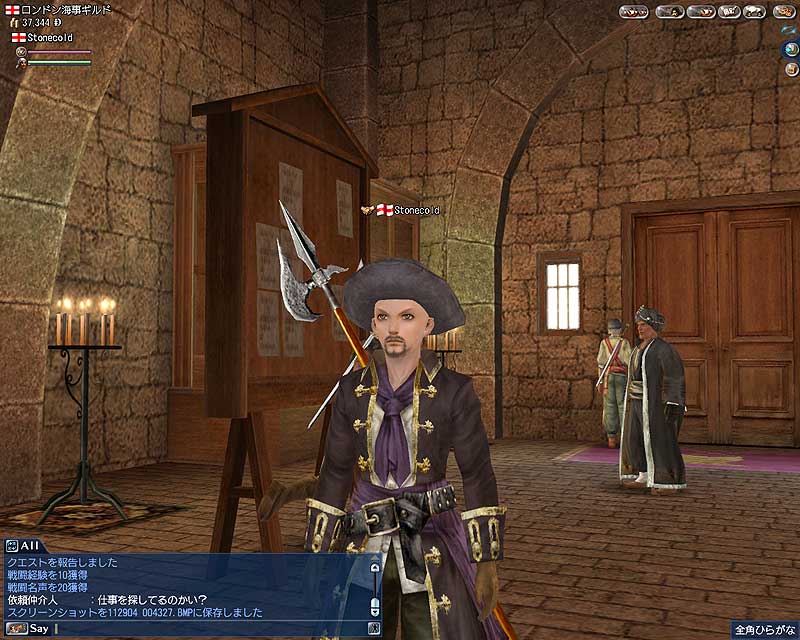Image resolution: width=800 pixels, height=640 pixels.
Task: Click the chat log scroll-up arrow
Action: 375,567
